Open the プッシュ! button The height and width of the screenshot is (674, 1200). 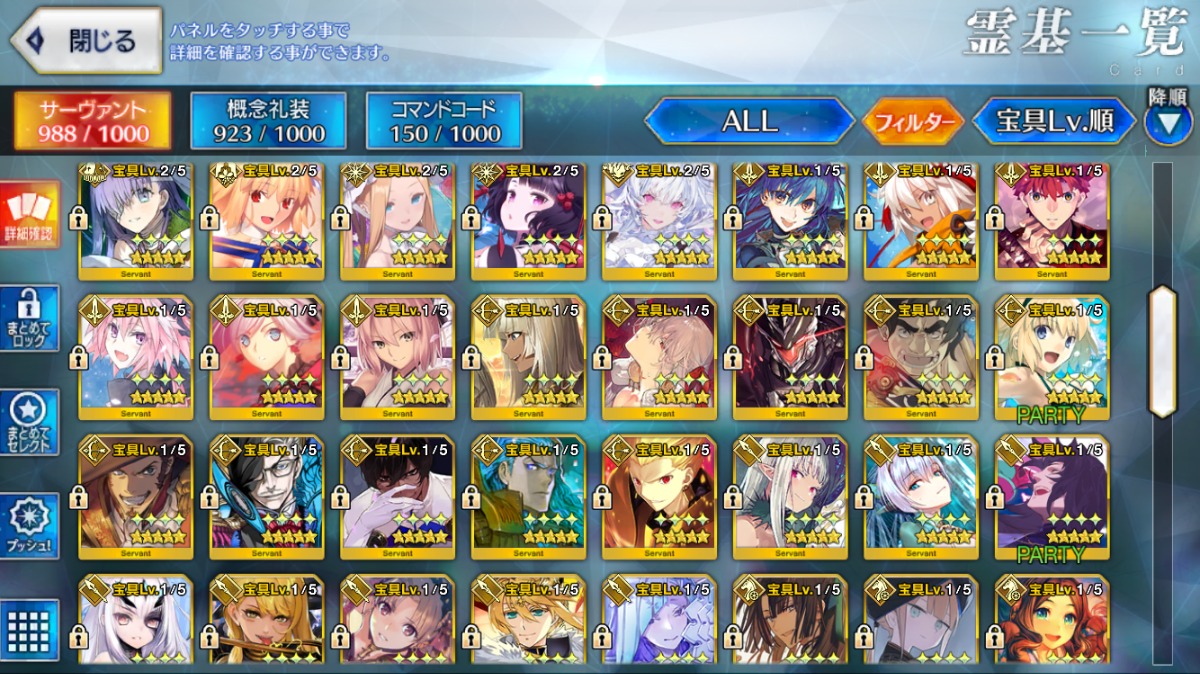click(30, 527)
